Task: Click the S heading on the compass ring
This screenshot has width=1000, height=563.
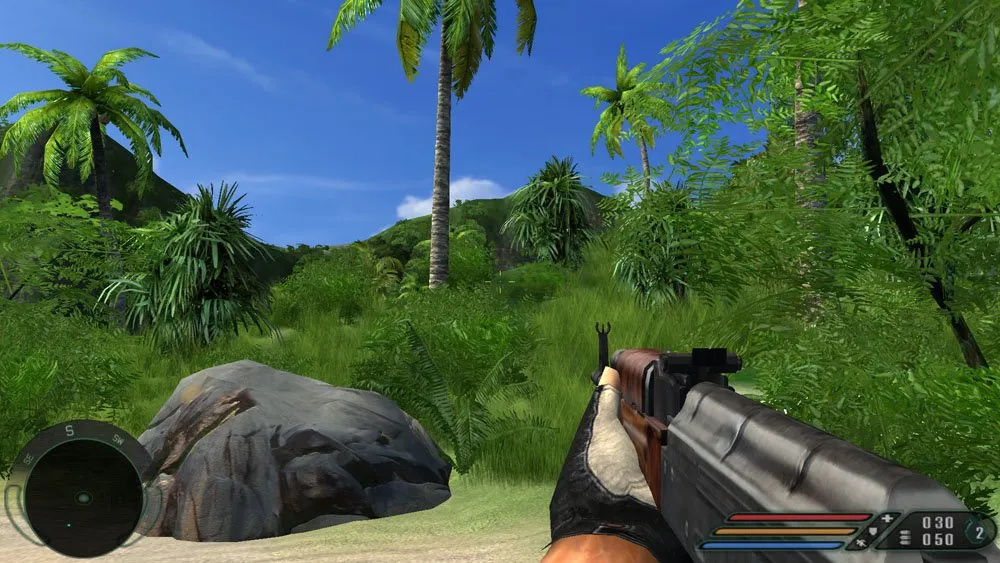Action: click(x=70, y=432)
